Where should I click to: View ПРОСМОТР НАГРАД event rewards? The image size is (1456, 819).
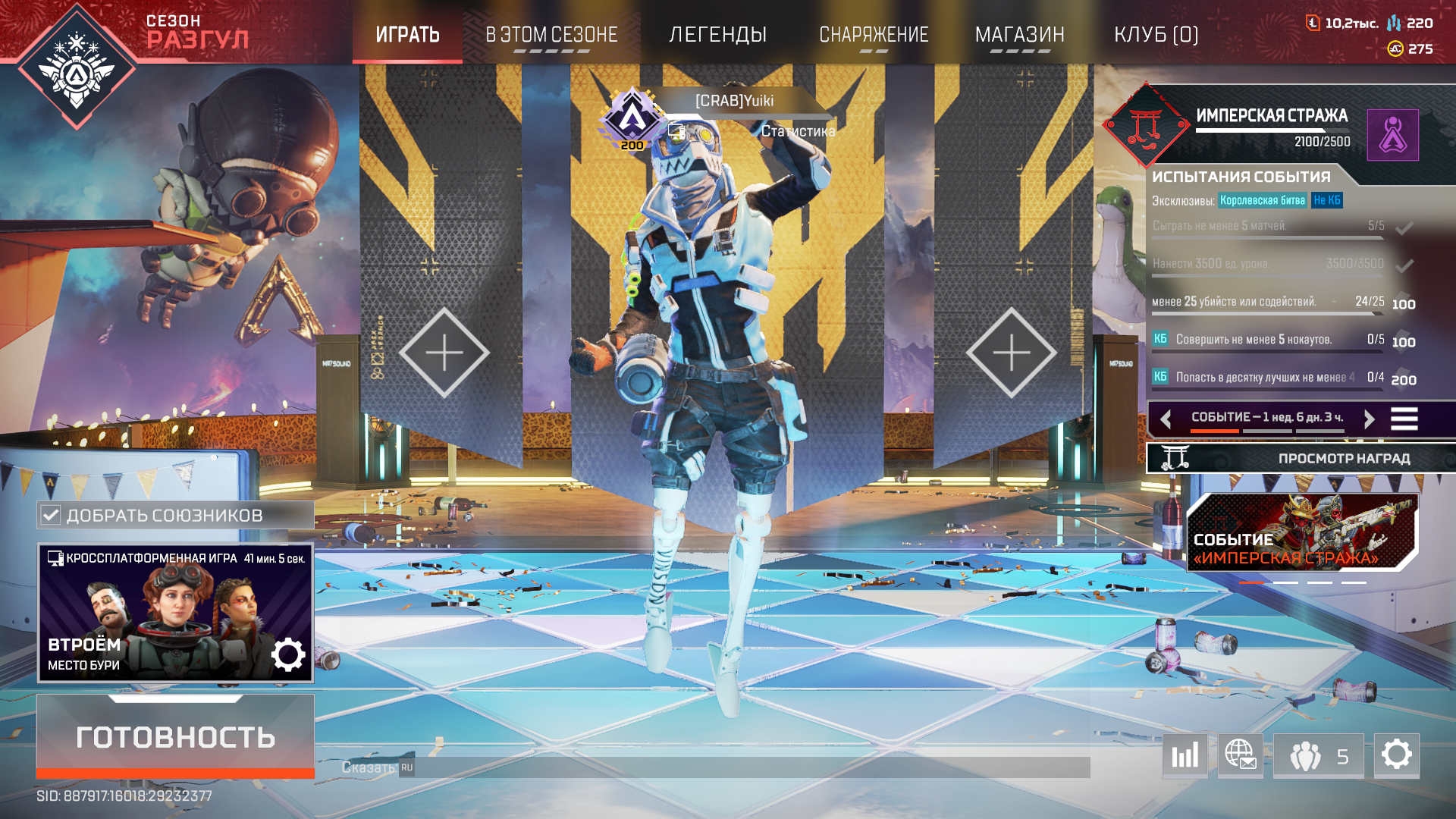(1301, 458)
